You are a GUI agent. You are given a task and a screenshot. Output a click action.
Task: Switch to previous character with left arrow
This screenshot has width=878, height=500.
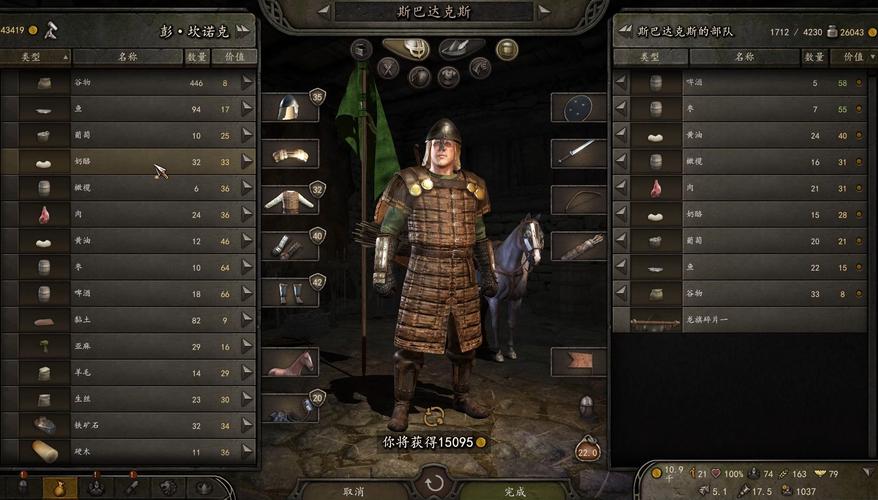[324, 12]
